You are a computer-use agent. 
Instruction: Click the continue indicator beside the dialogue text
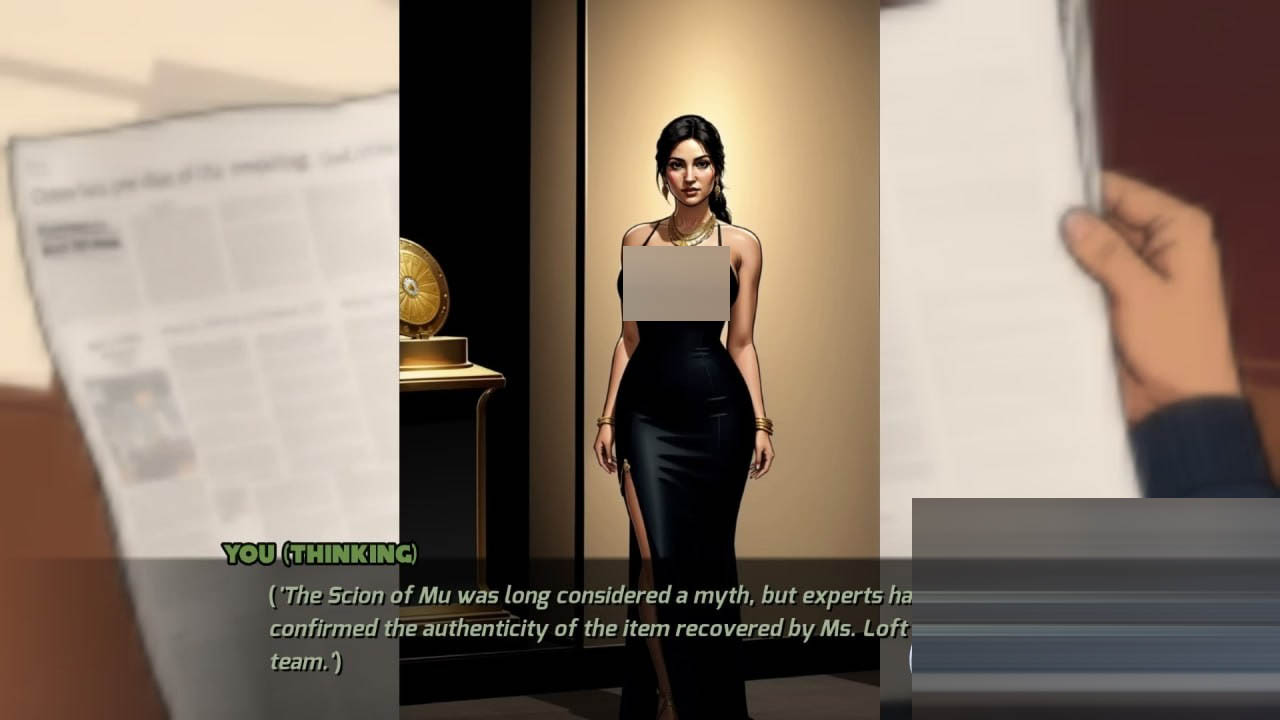(912, 655)
